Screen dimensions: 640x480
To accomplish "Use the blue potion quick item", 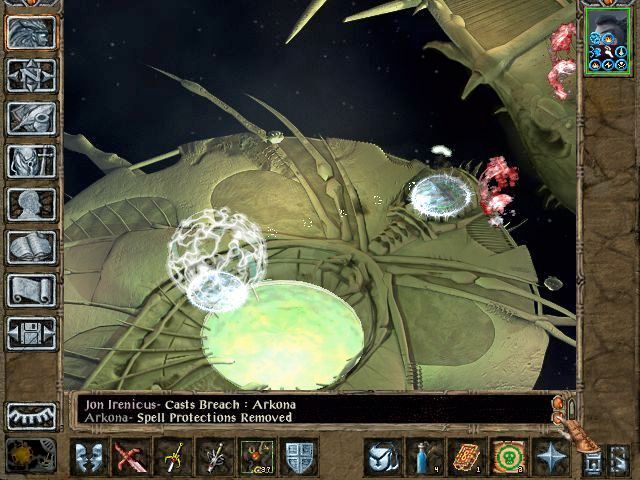I will pyautogui.click(x=425, y=457).
